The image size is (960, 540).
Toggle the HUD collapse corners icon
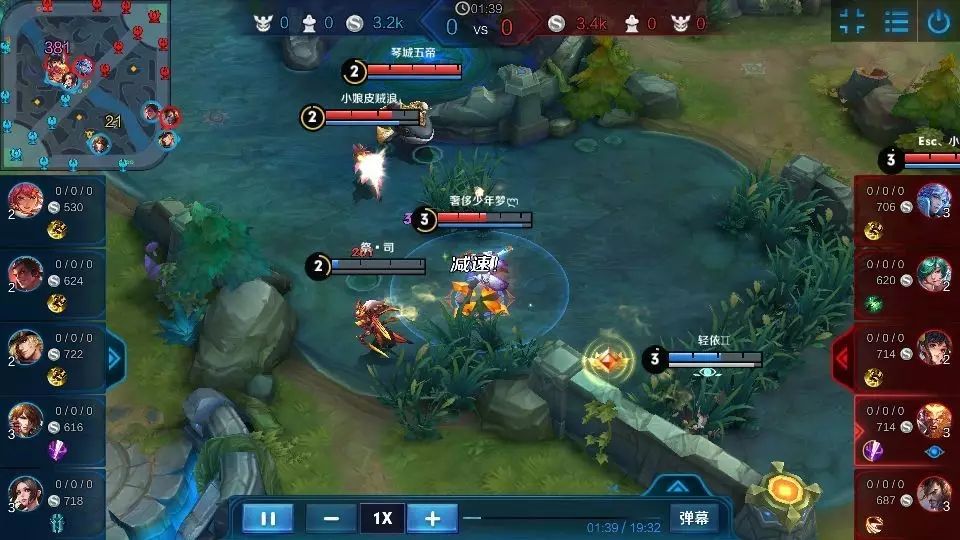click(852, 22)
